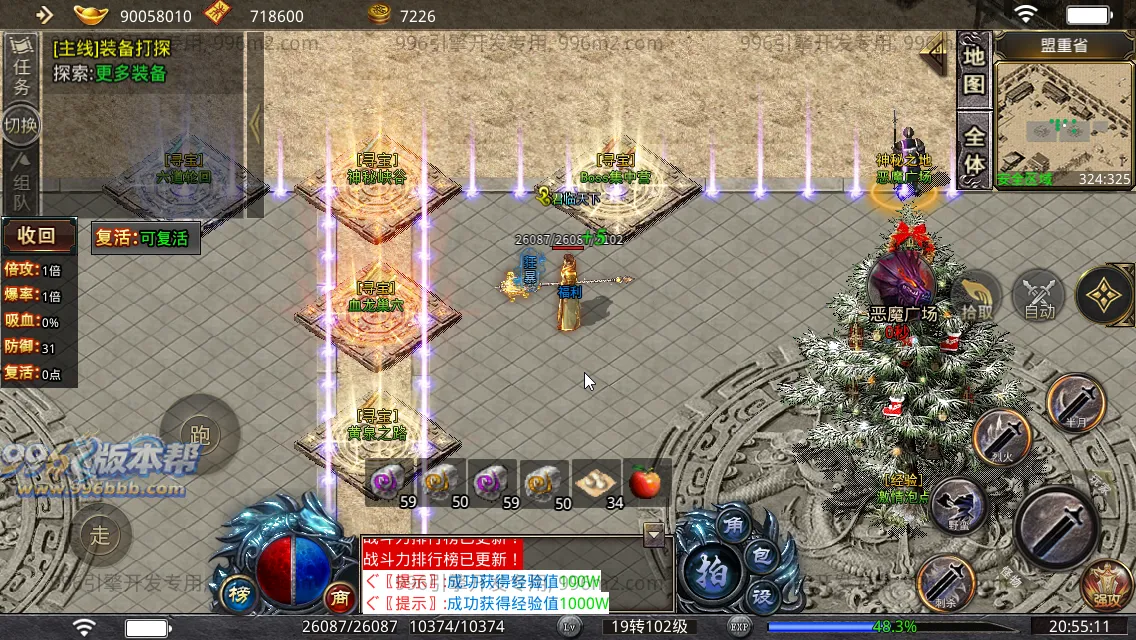
Task: Toggle 自动 auto-battle
Action: click(x=1039, y=297)
